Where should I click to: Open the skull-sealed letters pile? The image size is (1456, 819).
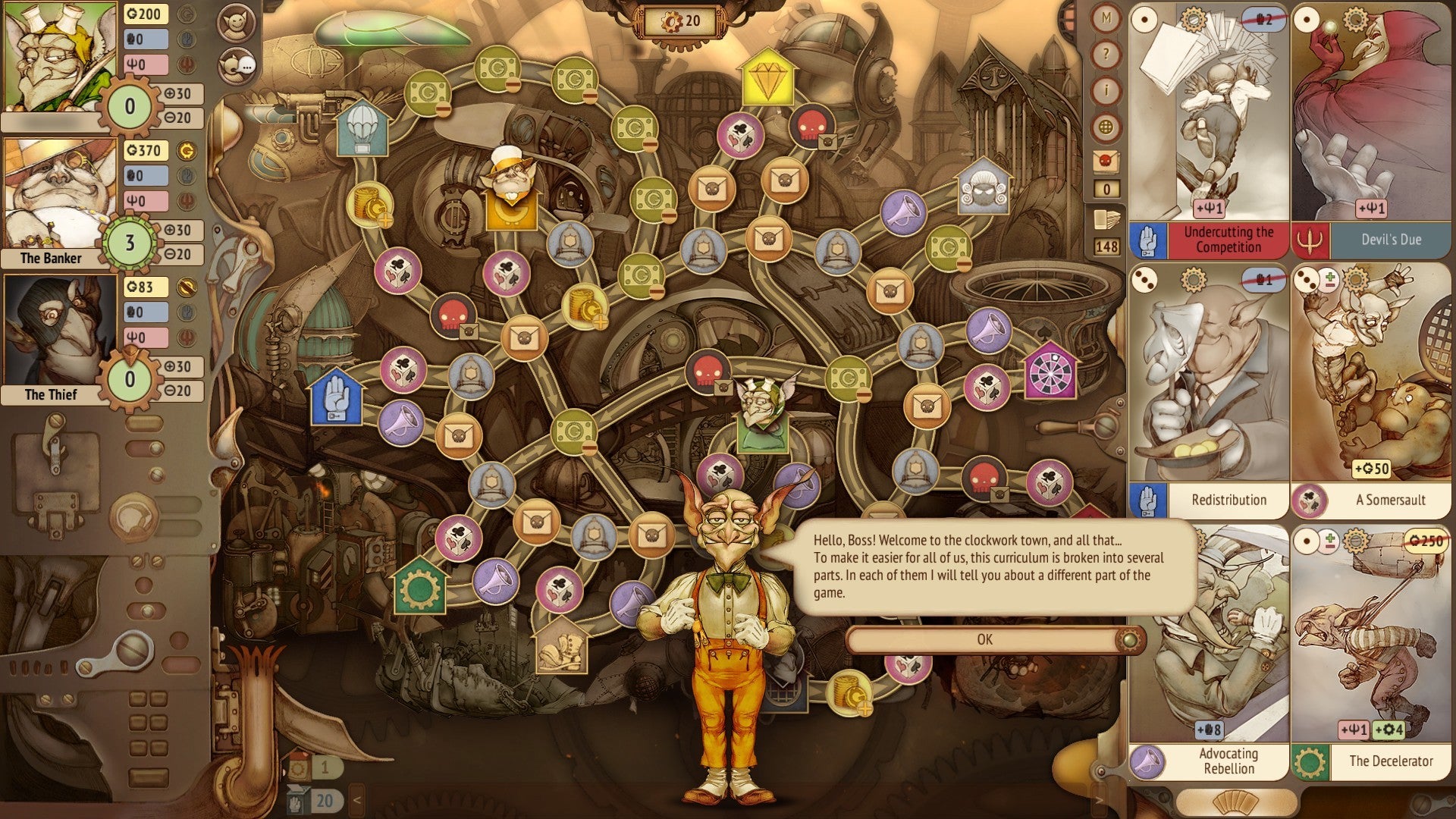pos(1106,161)
